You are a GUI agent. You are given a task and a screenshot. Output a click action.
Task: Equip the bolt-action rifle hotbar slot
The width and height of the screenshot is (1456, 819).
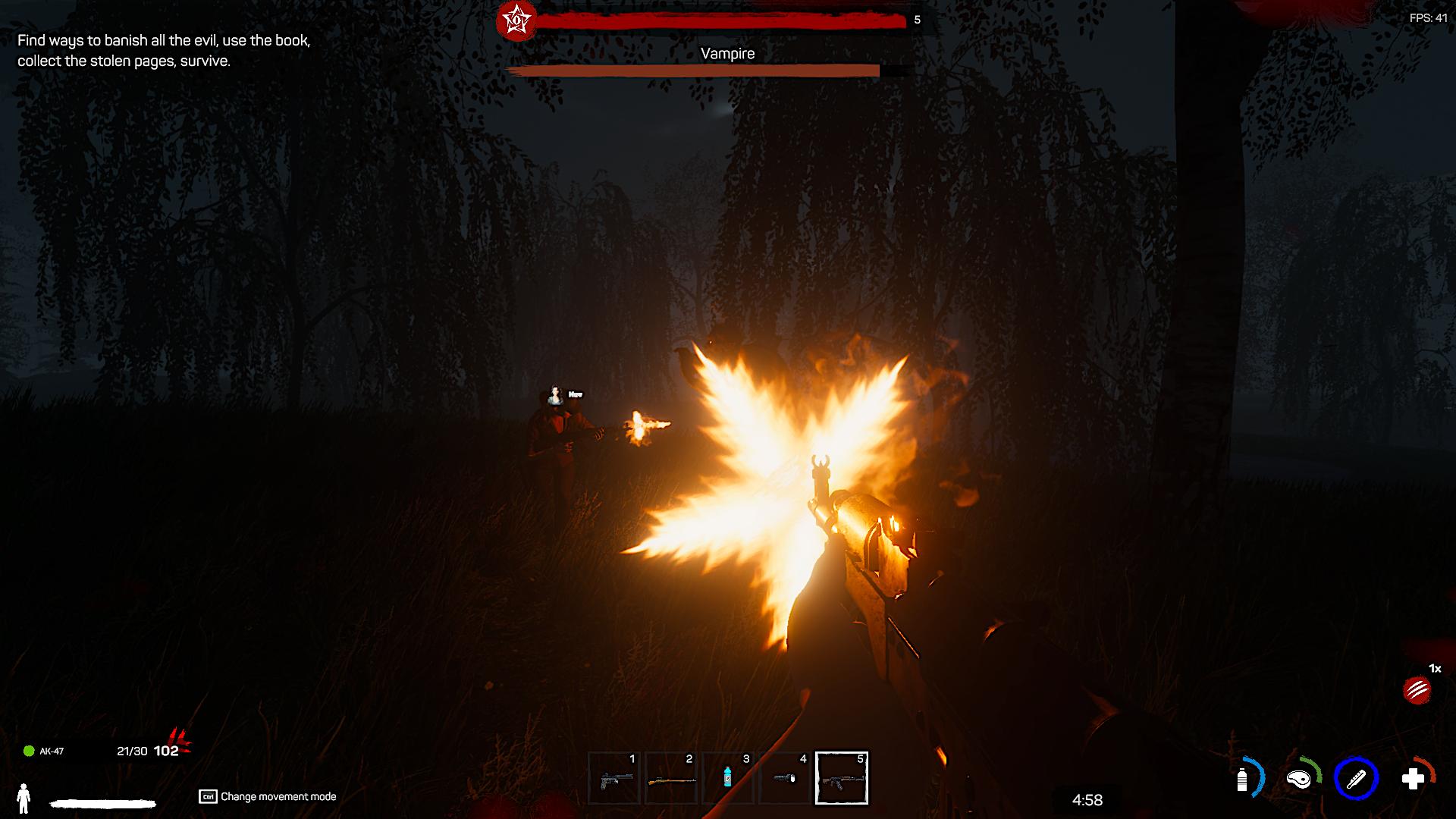671,778
